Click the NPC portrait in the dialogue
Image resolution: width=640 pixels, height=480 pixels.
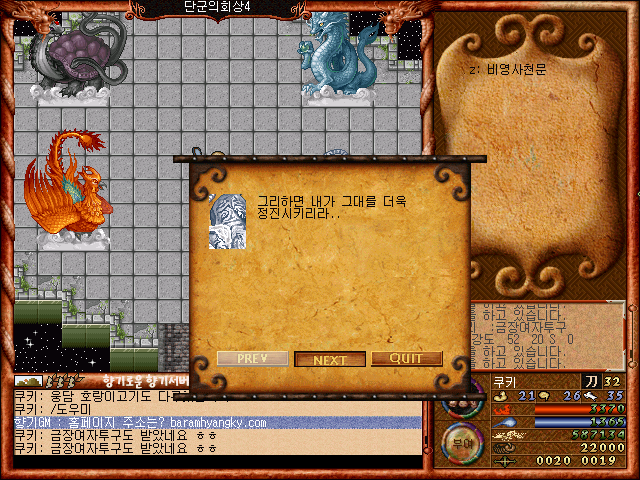[227, 220]
